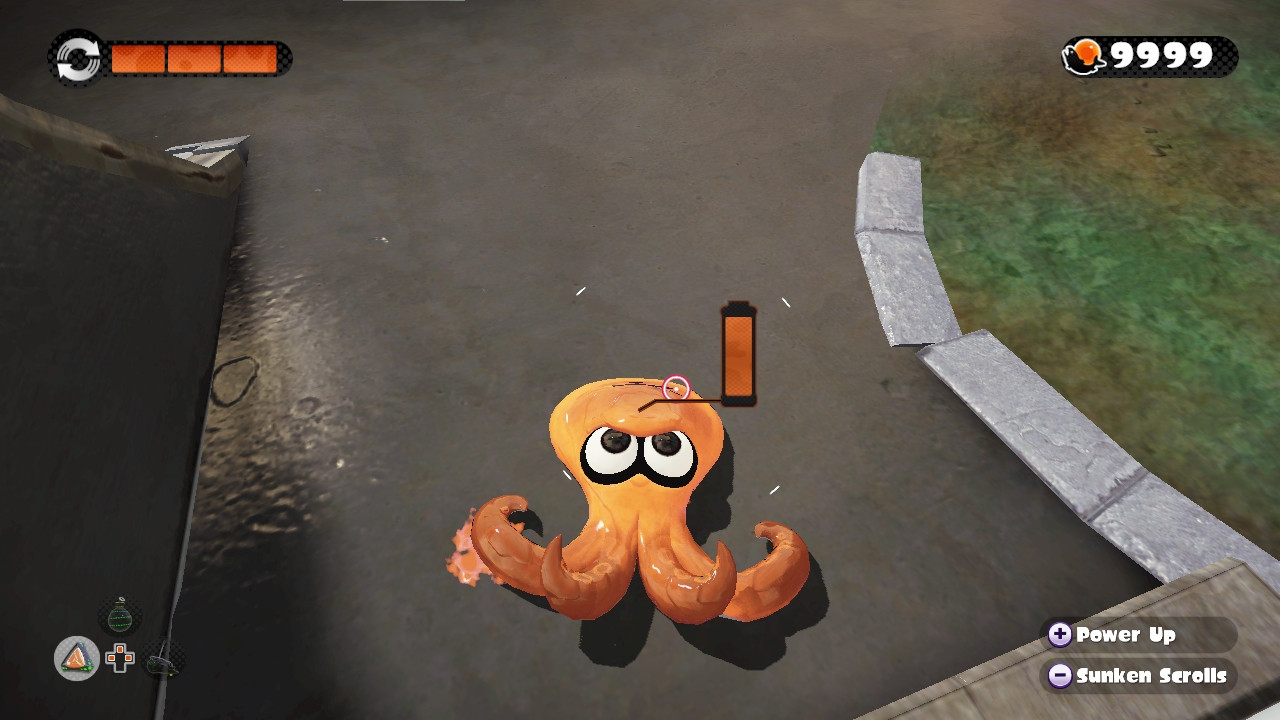Click the Power Egg icon beside the counter
Viewport: 1280px width, 720px height.
(x=1085, y=56)
